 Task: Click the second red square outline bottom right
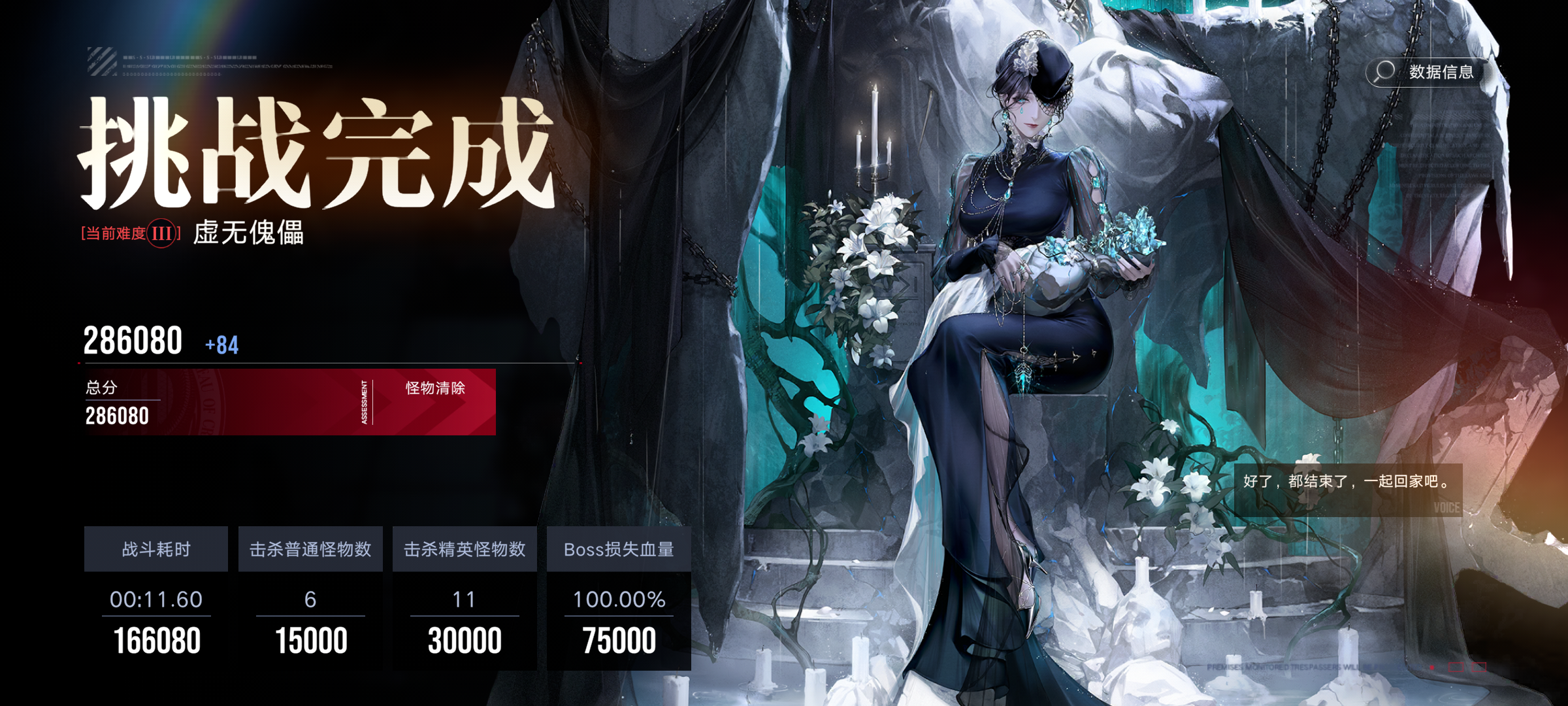[x=1479, y=667]
